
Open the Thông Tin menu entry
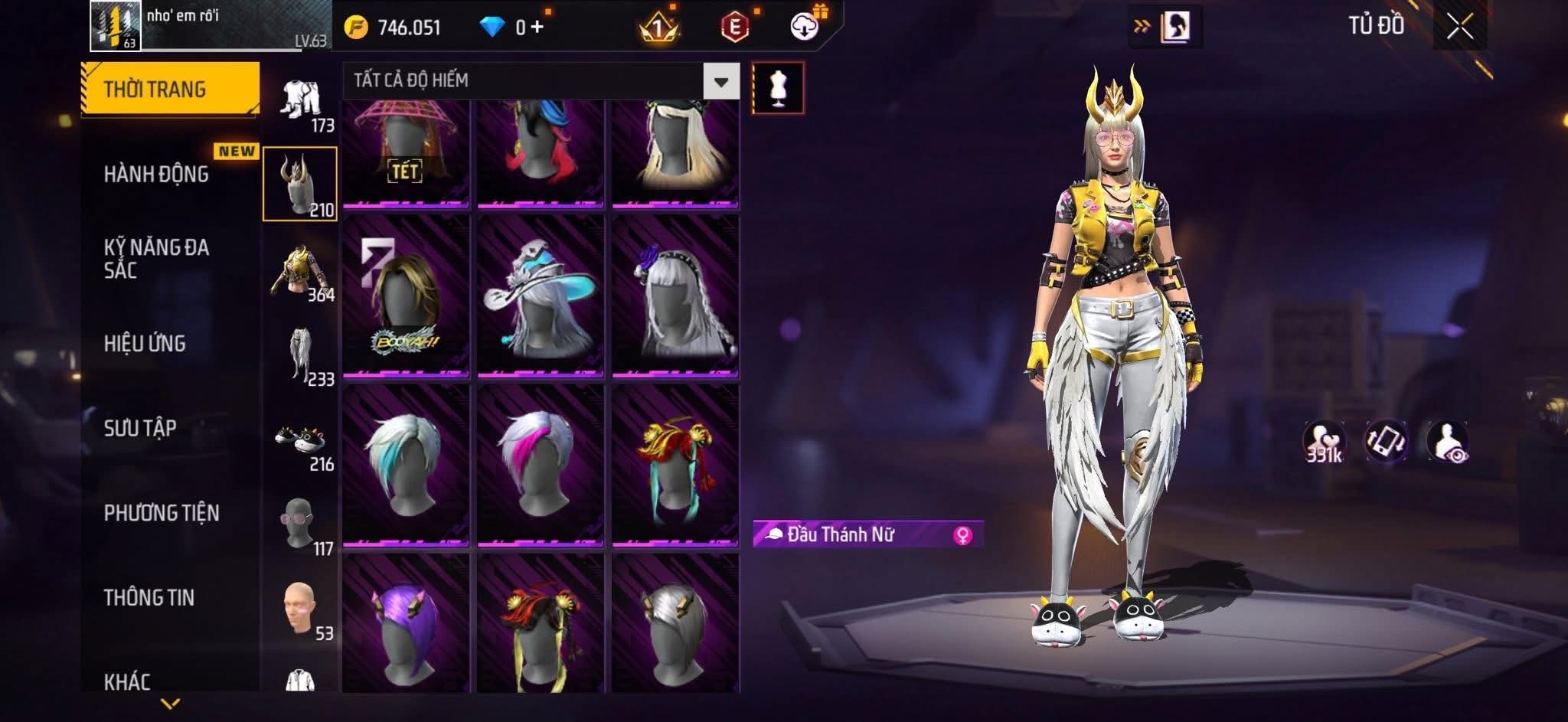coord(149,597)
